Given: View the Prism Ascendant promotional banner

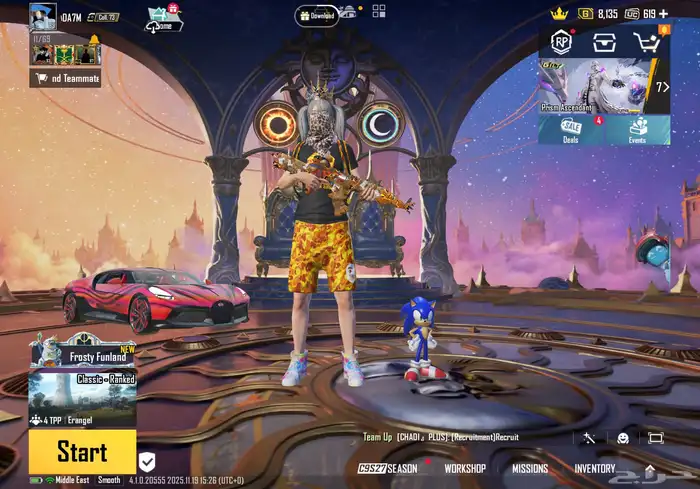Looking at the screenshot, I should (597, 86).
